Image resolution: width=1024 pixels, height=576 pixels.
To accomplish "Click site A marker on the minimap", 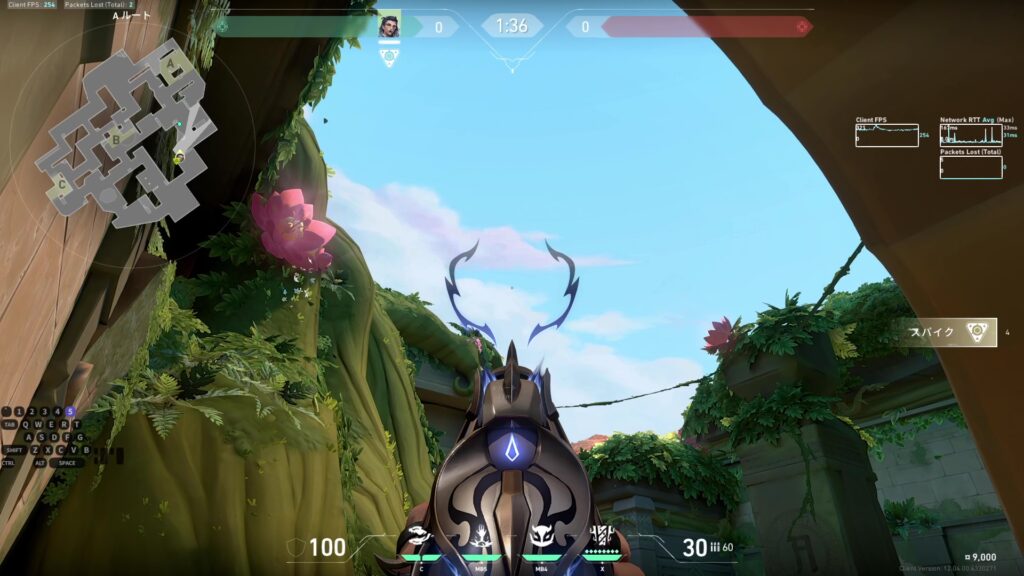I will (172, 65).
